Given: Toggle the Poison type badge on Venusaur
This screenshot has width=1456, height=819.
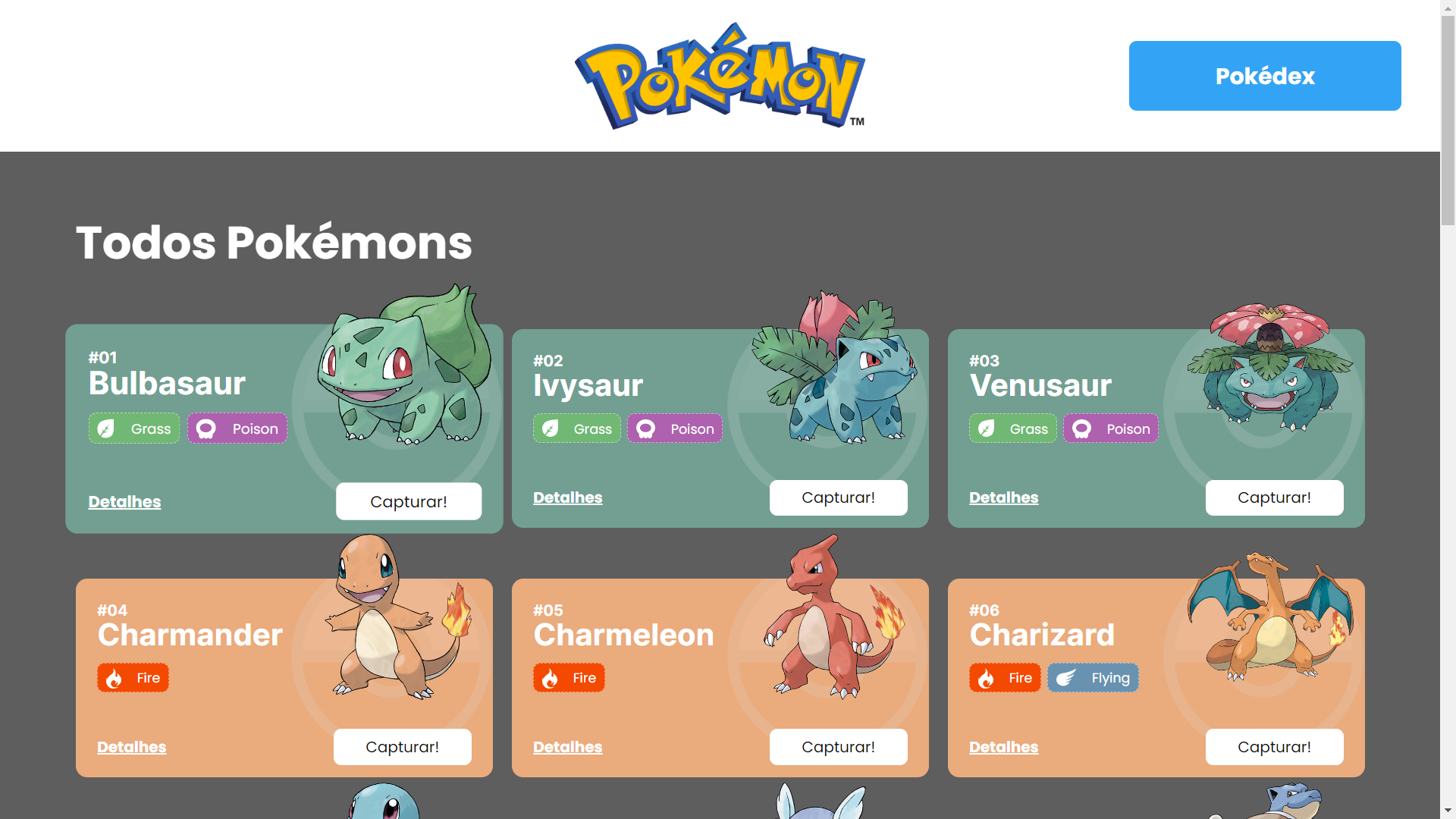Looking at the screenshot, I should (1110, 428).
